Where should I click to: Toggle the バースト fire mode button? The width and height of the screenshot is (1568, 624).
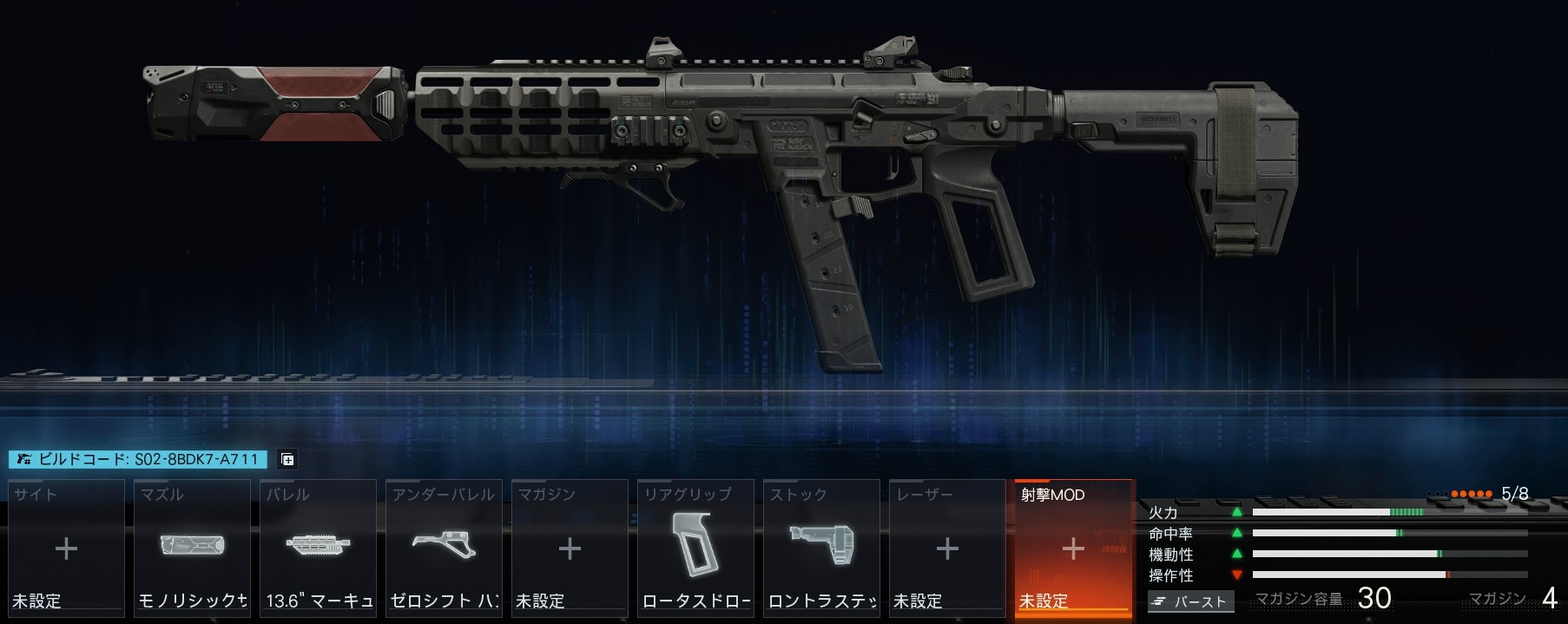click(1190, 601)
